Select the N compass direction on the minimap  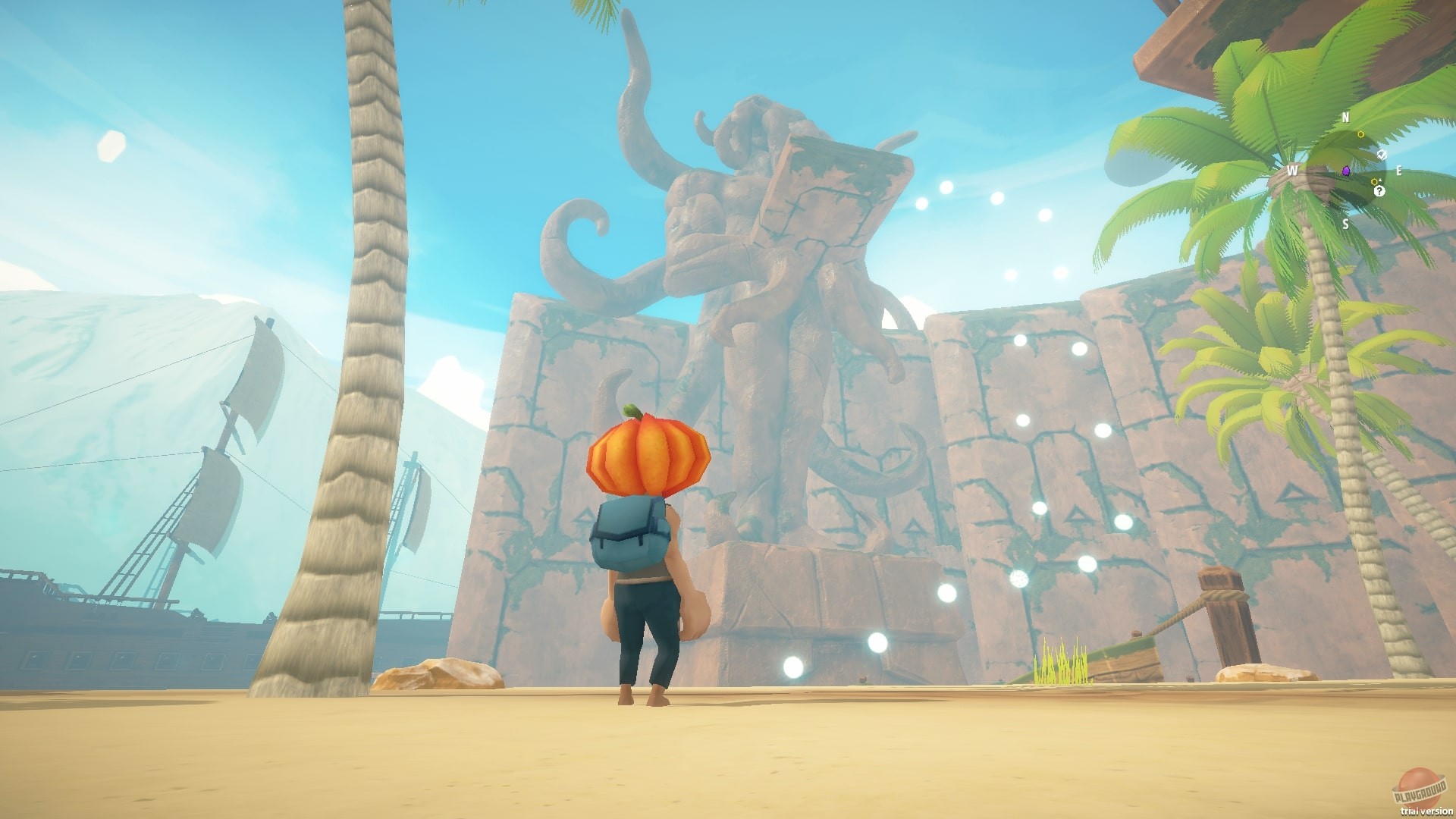click(x=1345, y=117)
